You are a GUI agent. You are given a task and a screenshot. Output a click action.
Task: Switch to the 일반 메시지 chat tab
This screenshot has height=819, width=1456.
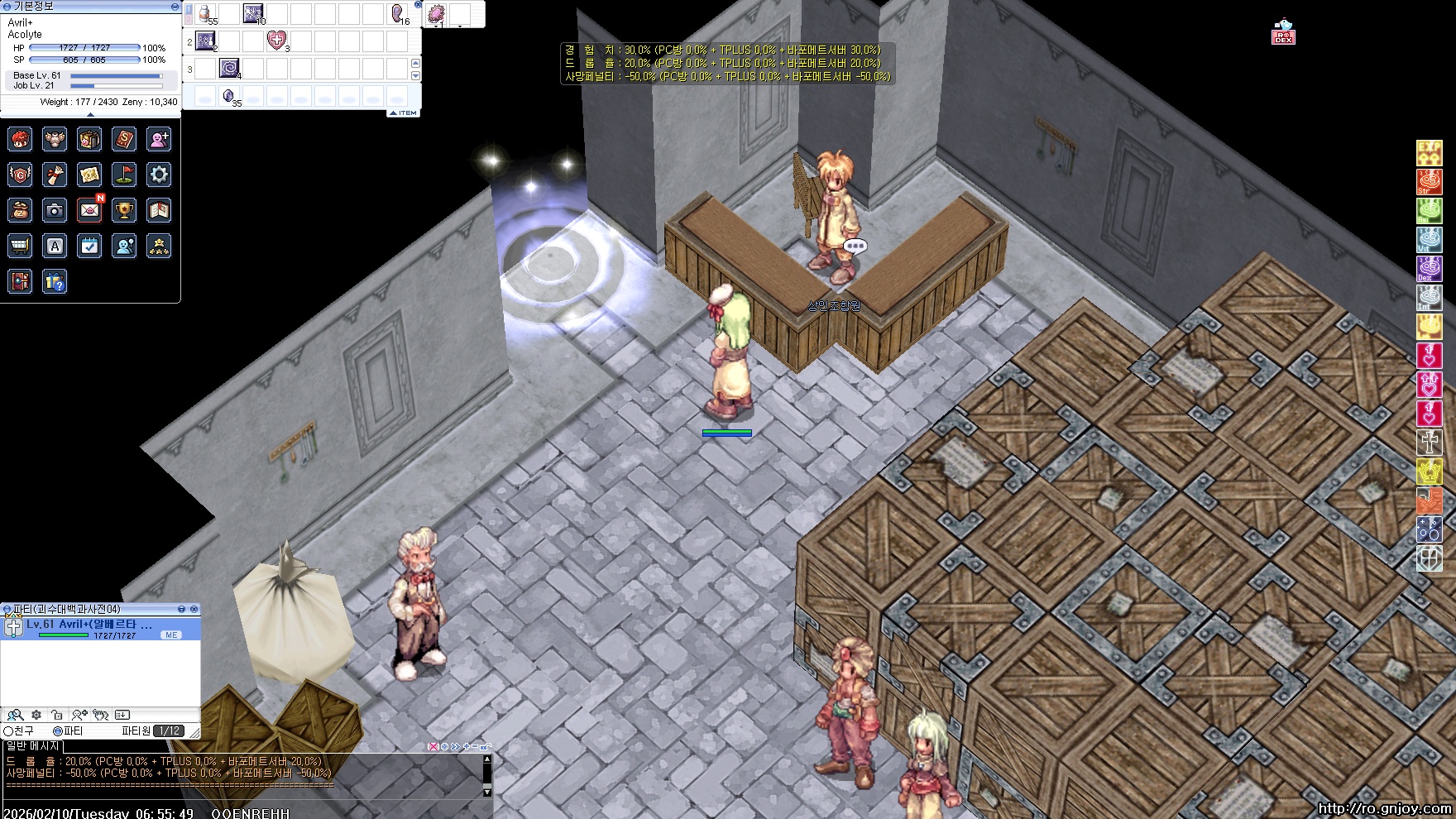coord(33,746)
